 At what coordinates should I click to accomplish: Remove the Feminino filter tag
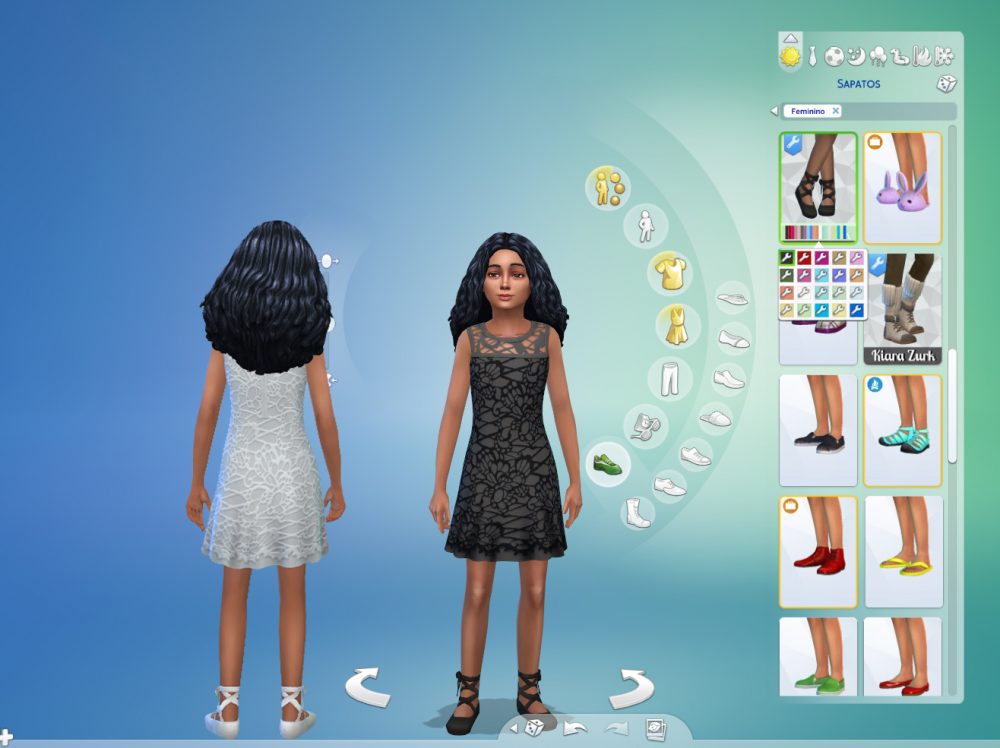(x=836, y=111)
